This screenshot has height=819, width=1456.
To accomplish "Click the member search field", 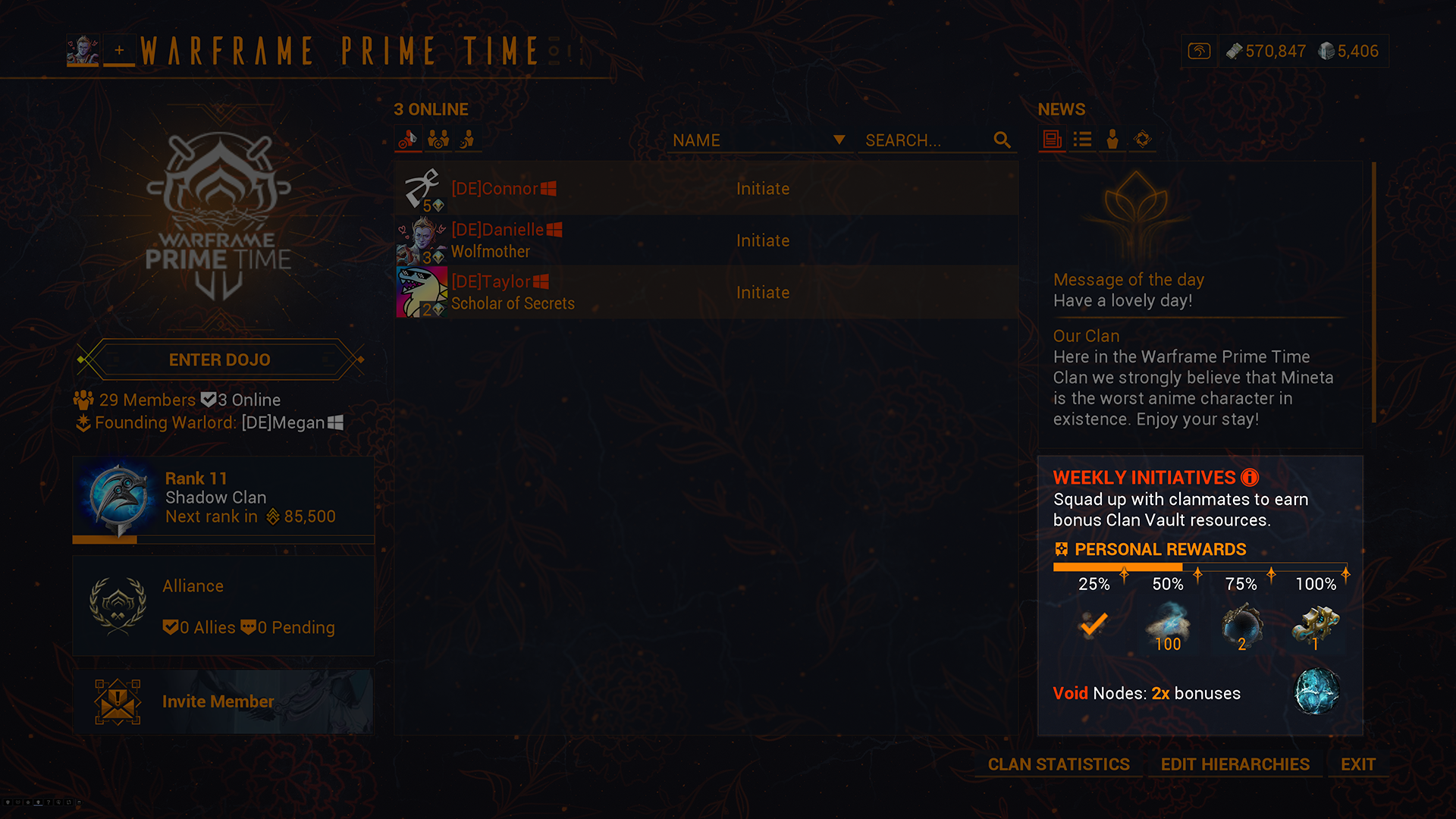I will 925,140.
